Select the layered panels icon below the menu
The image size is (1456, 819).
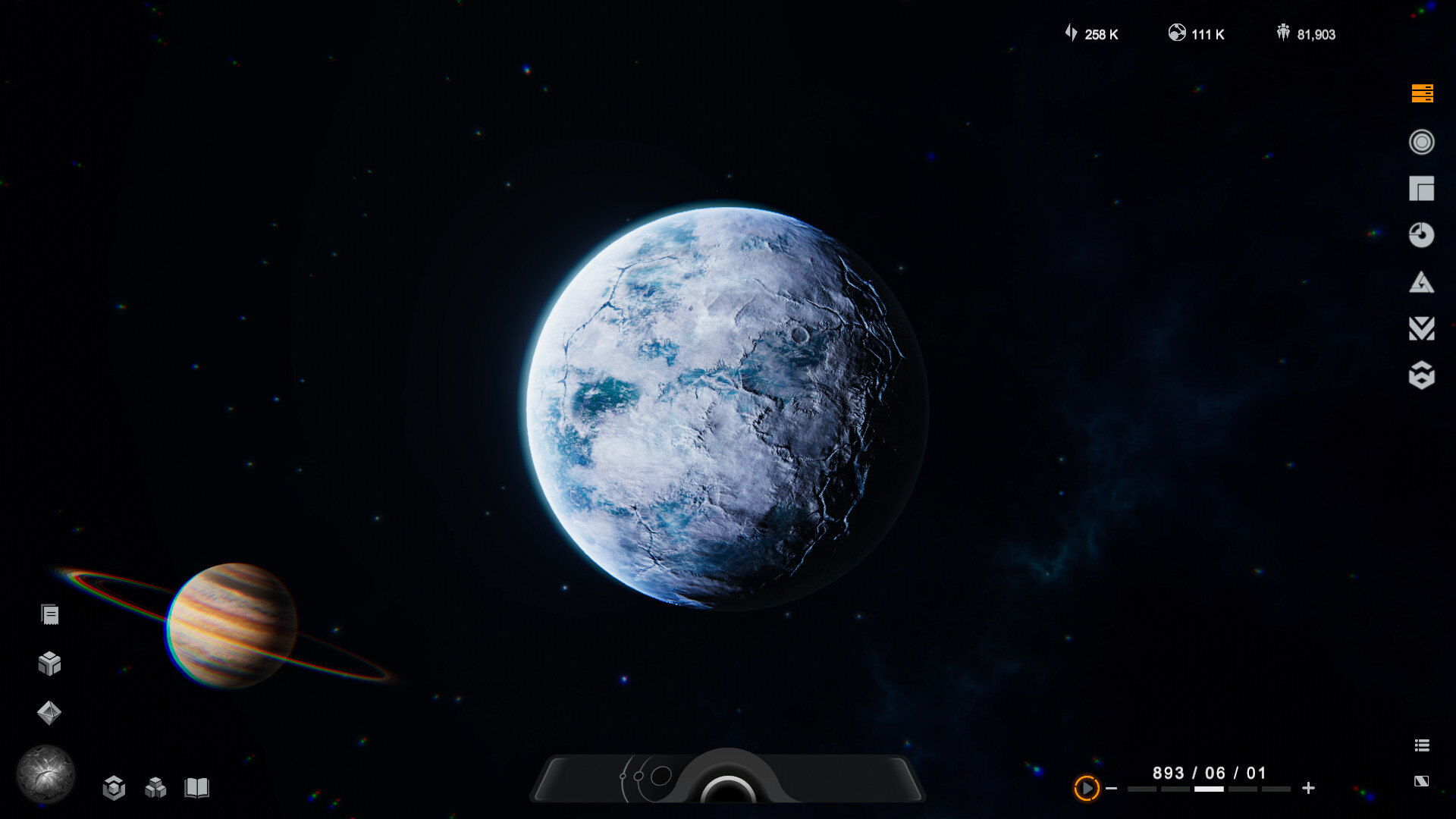point(1422,188)
